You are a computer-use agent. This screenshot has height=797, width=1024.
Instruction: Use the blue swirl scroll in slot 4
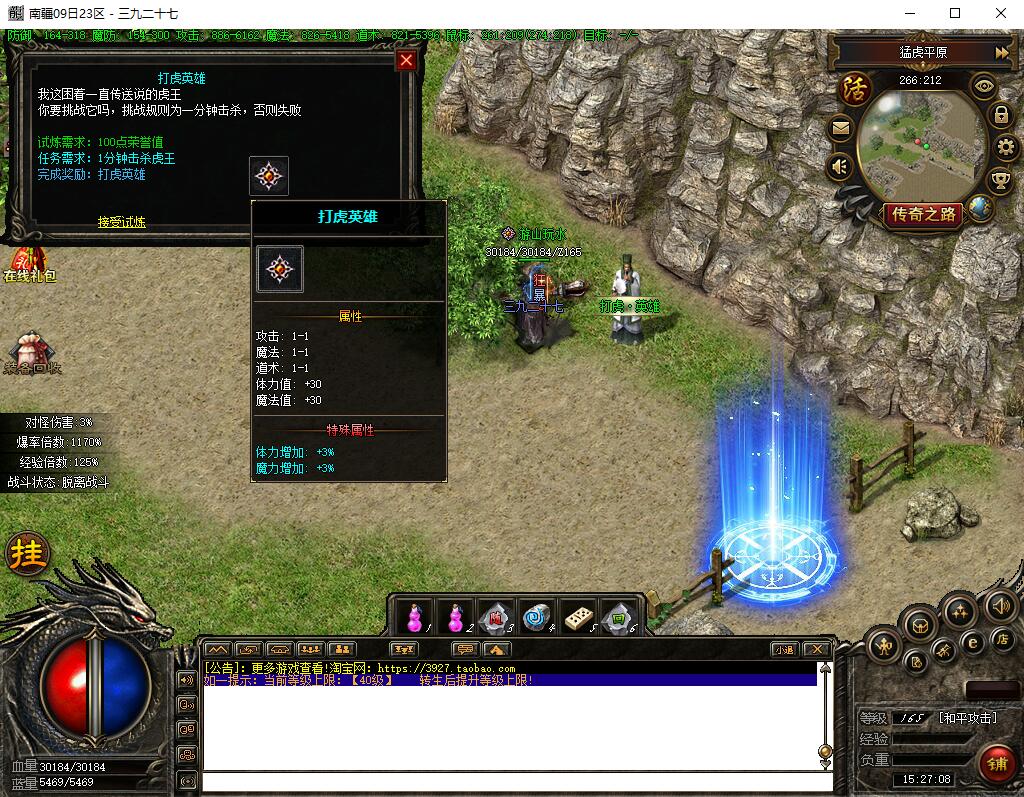pyautogui.click(x=537, y=617)
